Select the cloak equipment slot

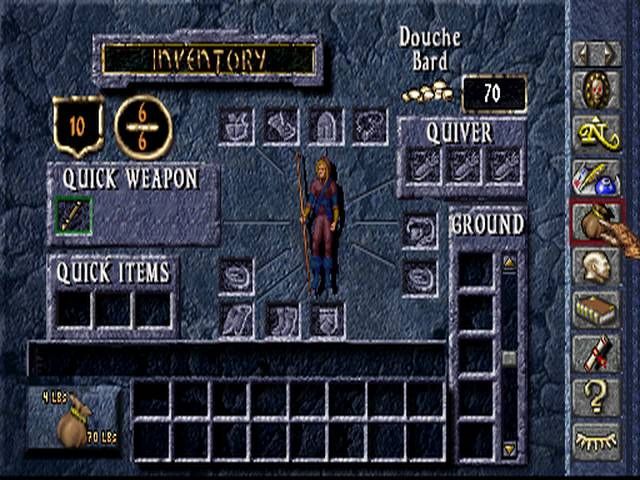tap(237, 320)
